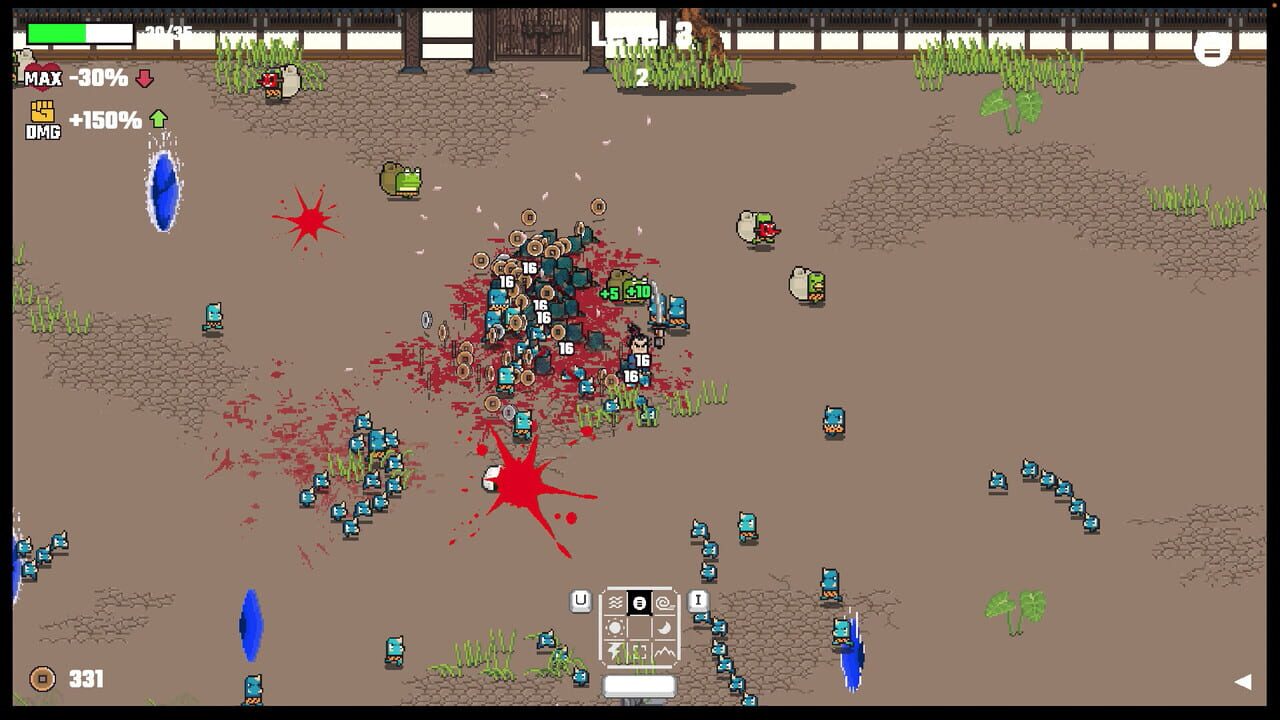
Task: Toggle the highlighted scroll element
Action: (640, 602)
